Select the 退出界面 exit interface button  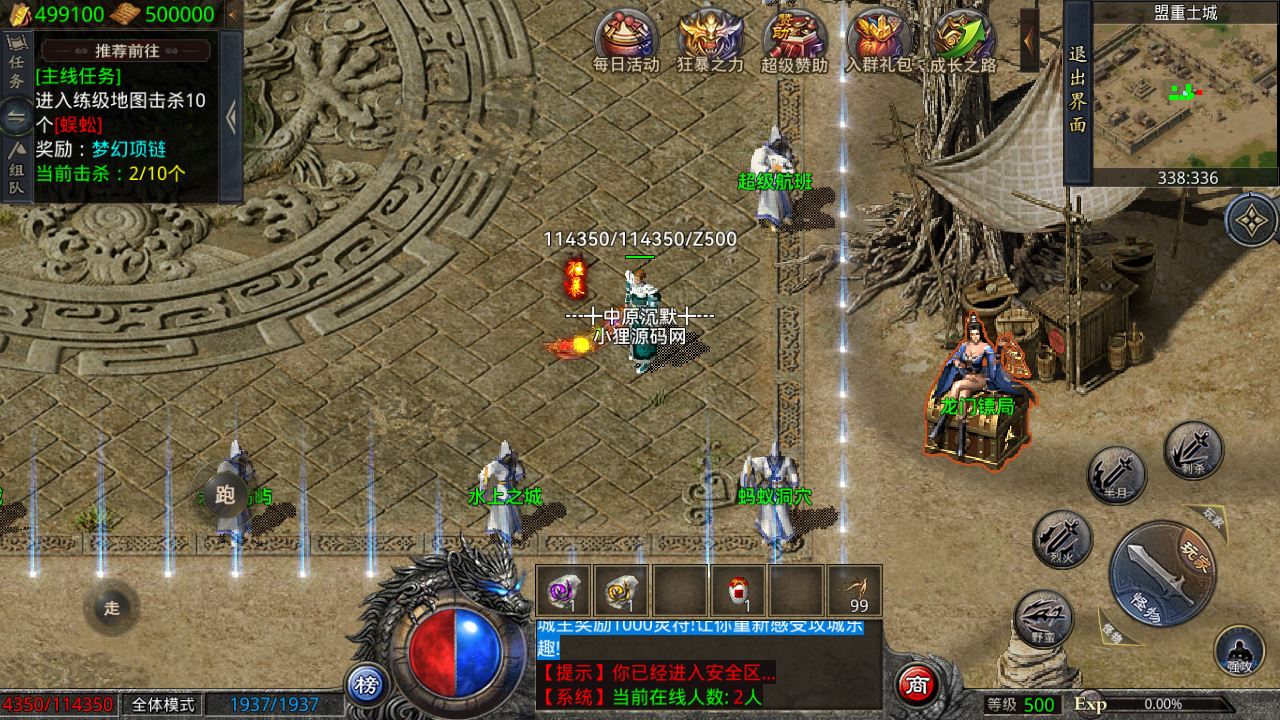click(x=1077, y=90)
